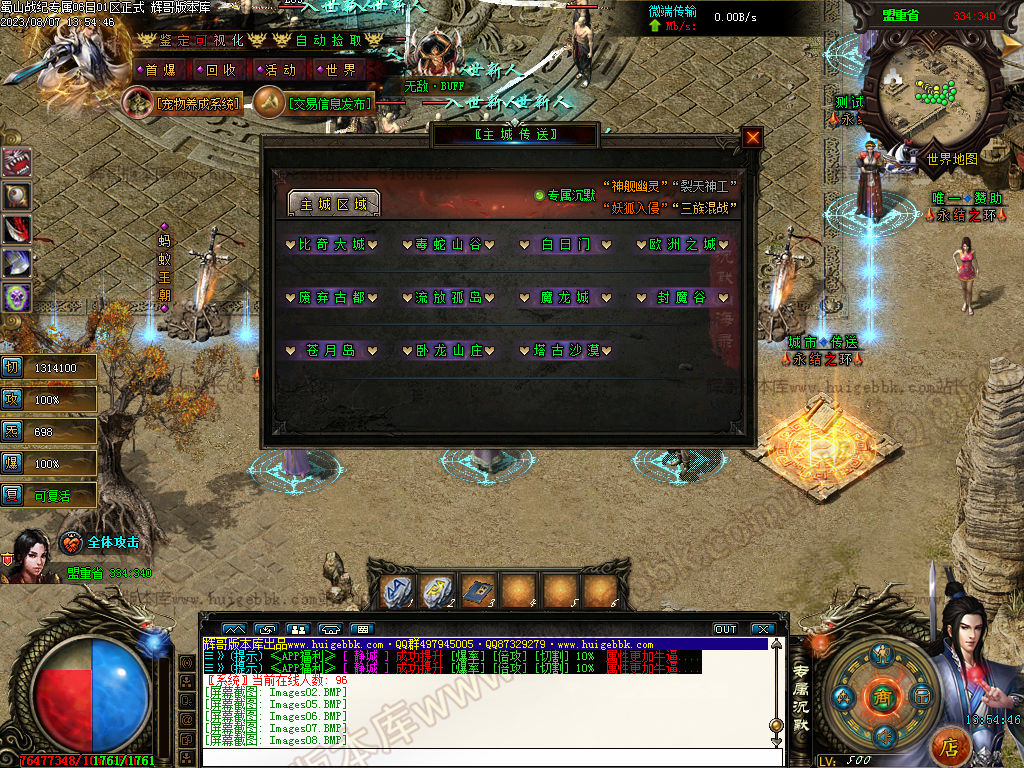This screenshot has width=1024, height=768.
Task: Open the 首爆 menu
Action: 160,70
